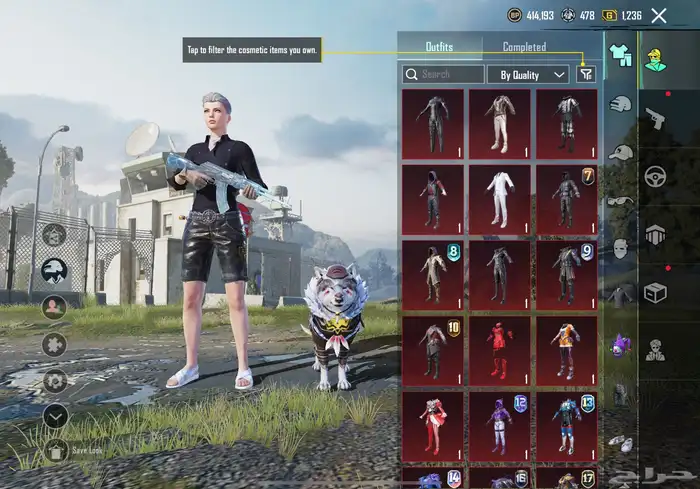Viewport: 700px width, 489px height.
Task: Select the red outfit without a badge
Action: 500,350
